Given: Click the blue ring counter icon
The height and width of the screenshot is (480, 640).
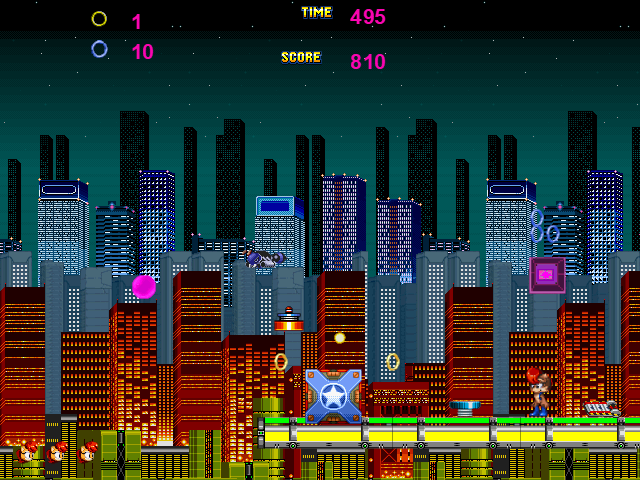Looking at the screenshot, I should [99, 49].
